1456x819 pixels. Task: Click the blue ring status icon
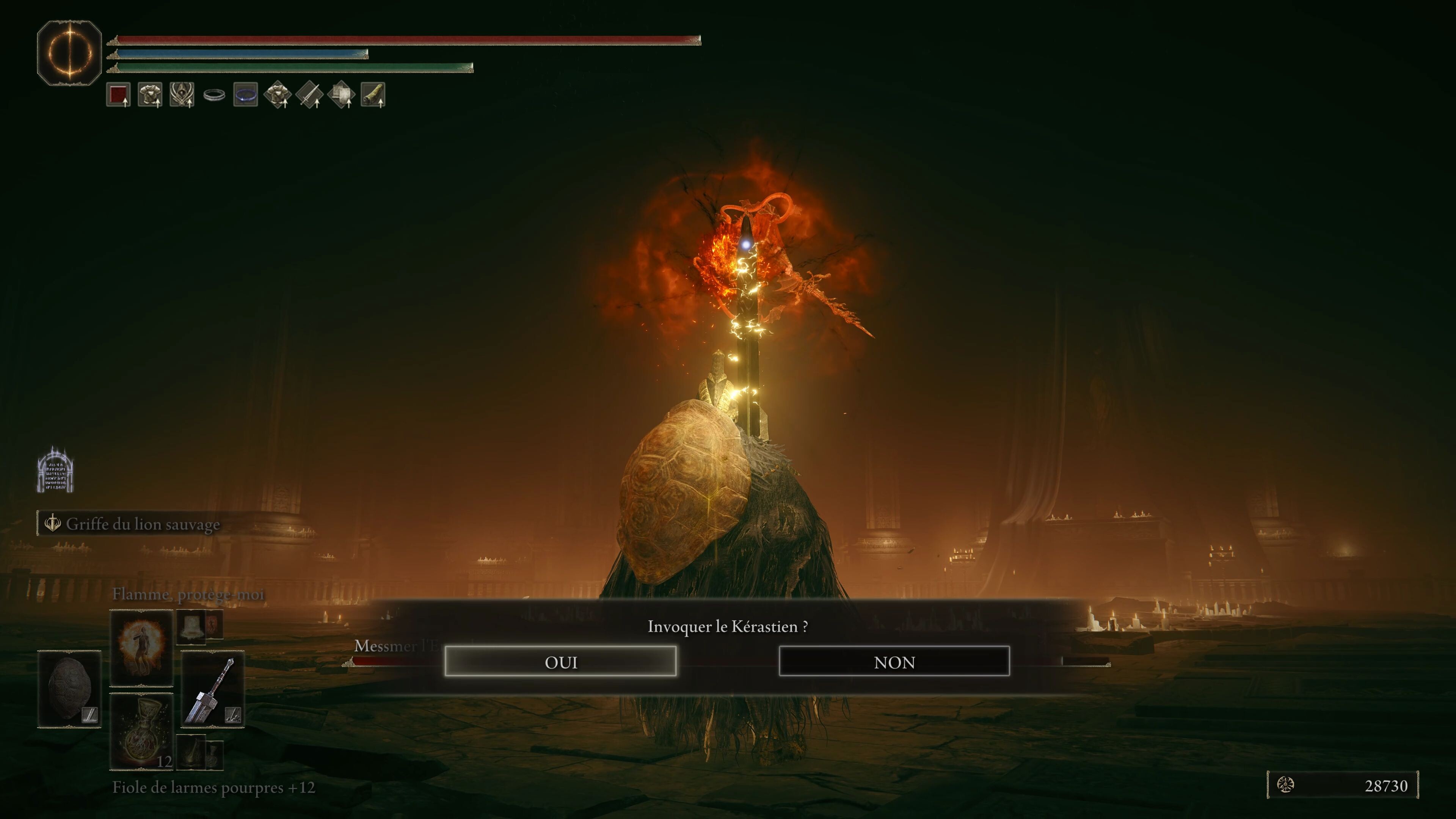246,94
